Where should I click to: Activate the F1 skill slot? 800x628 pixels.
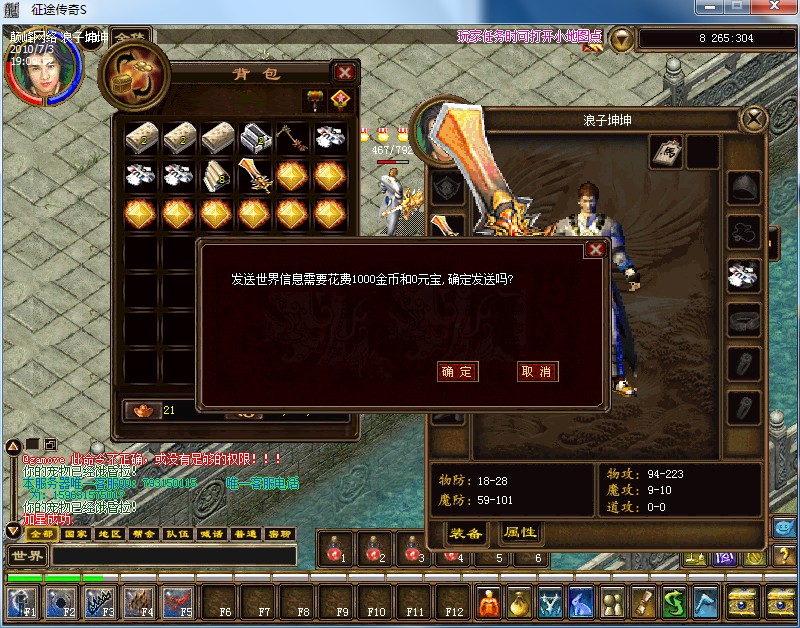tap(22, 602)
